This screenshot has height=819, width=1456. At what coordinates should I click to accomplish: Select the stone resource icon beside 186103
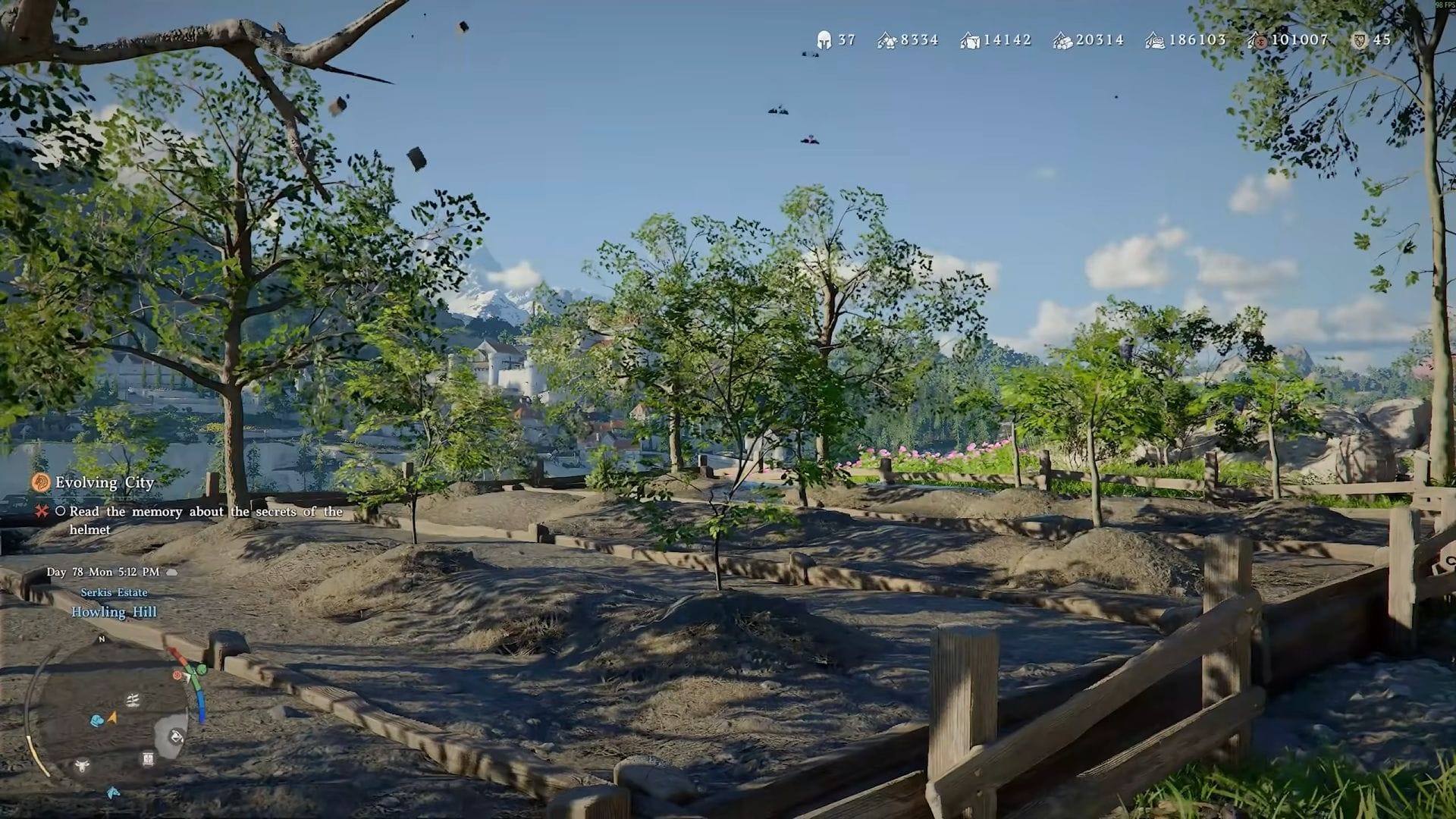pyautogui.click(x=1155, y=40)
